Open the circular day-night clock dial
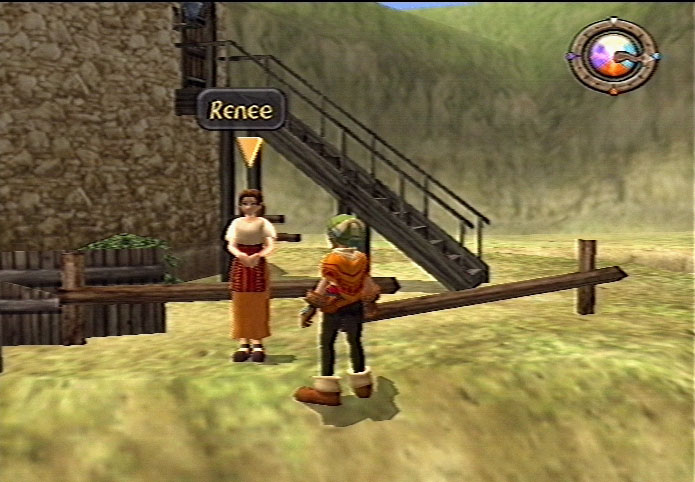Viewport: 695px width, 482px height. point(612,56)
